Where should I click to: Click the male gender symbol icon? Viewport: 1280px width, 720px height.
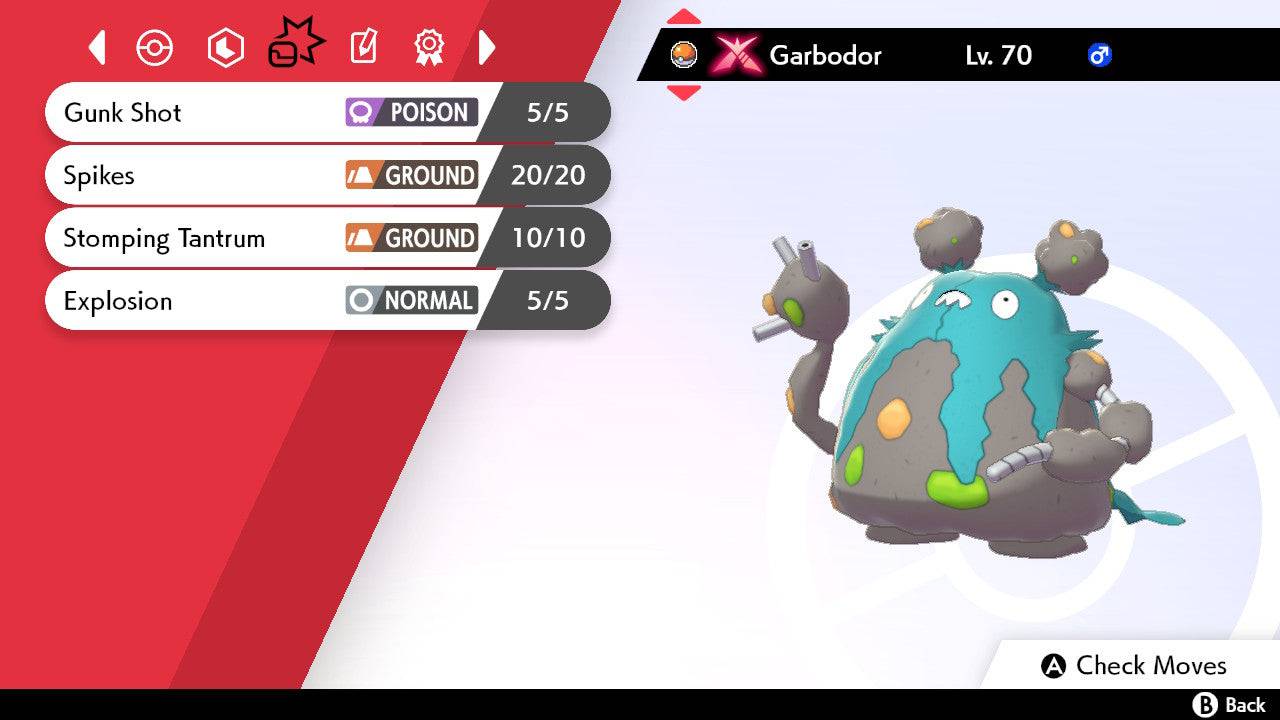[x=1099, y=57]
